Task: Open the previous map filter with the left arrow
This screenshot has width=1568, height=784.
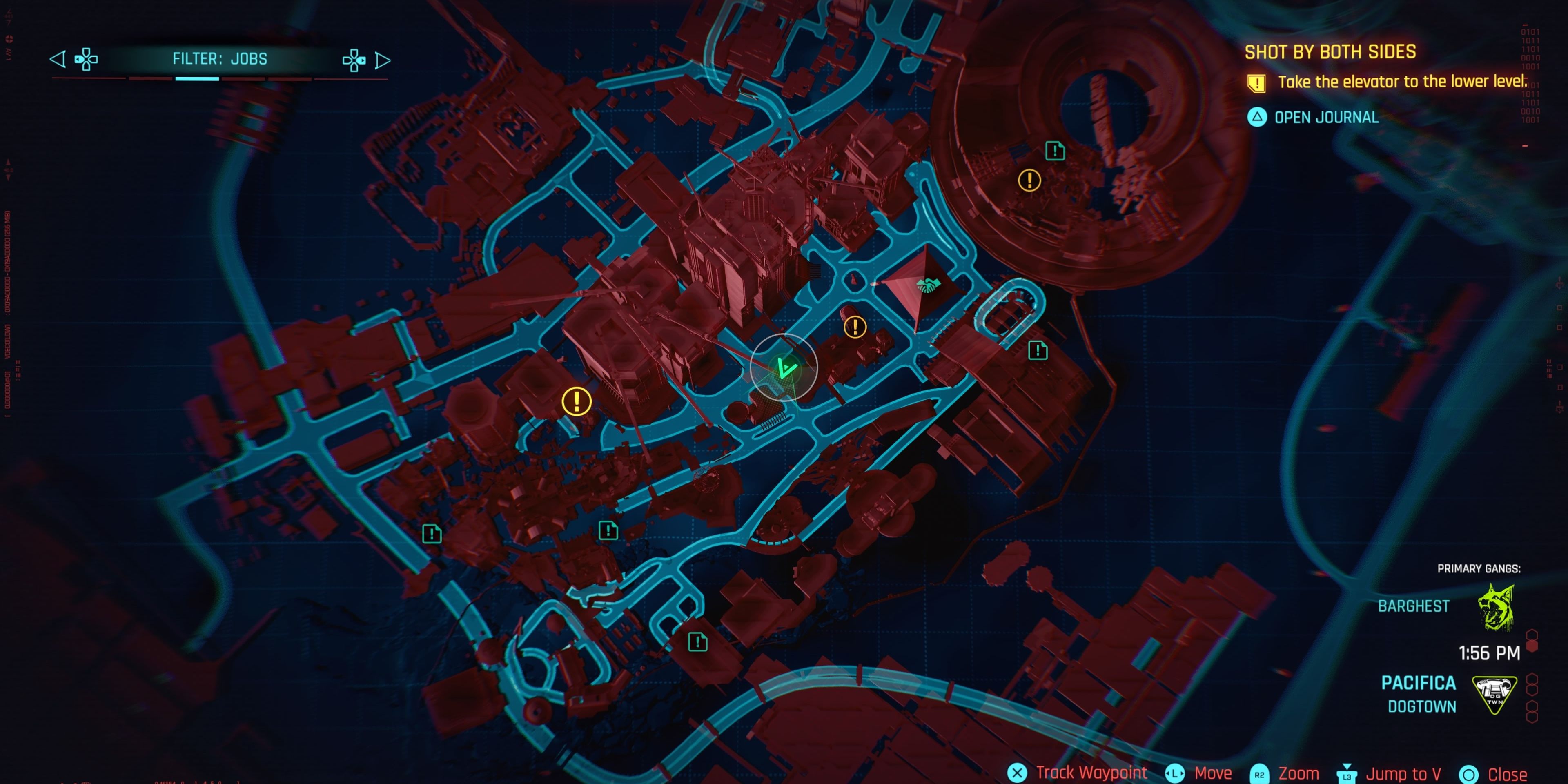Action: (x=58, y=59)
